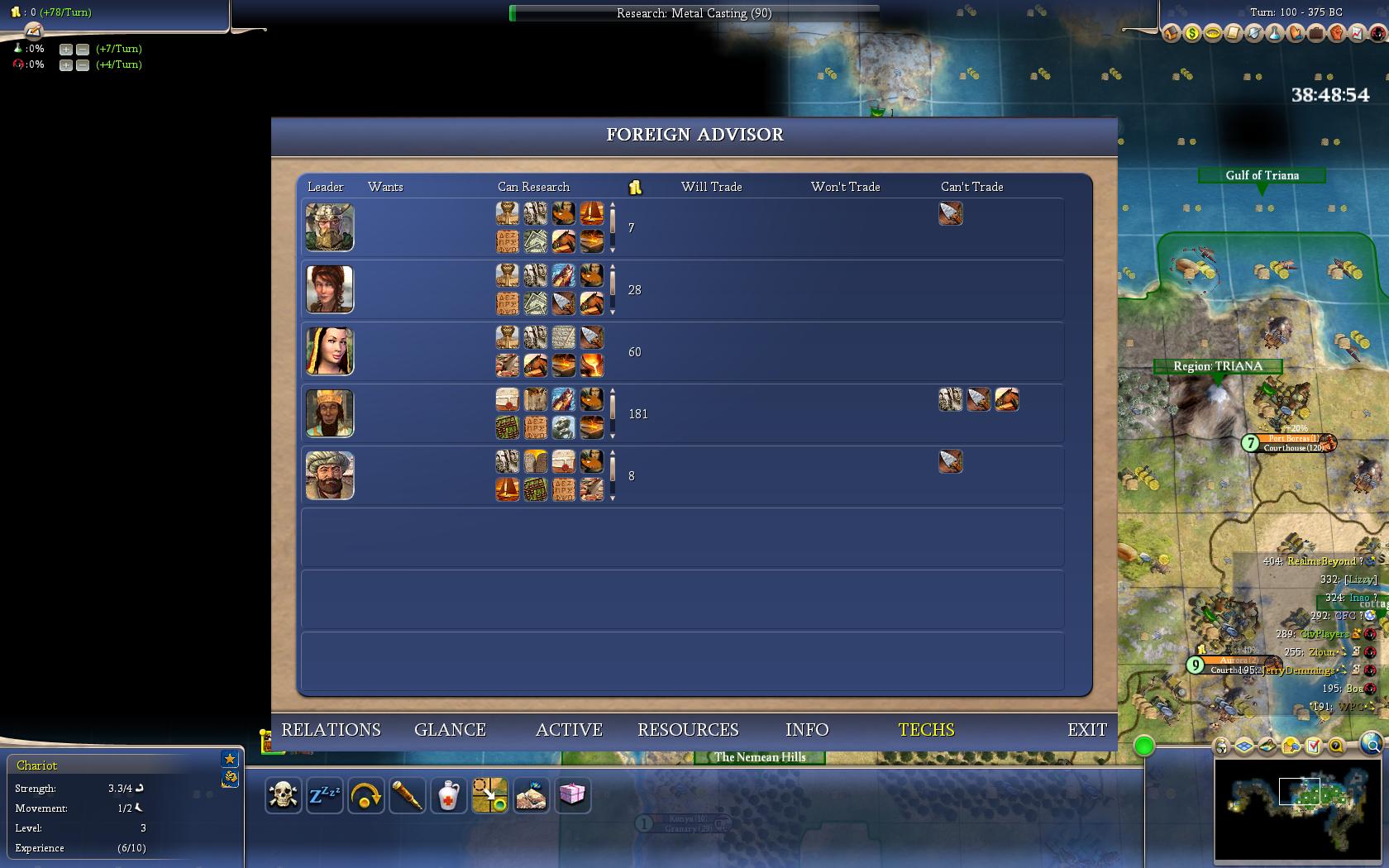This screenshot has width=1389, height=868.
Task: Click the red-haired woman leader portrait
Action: (330, 289)
